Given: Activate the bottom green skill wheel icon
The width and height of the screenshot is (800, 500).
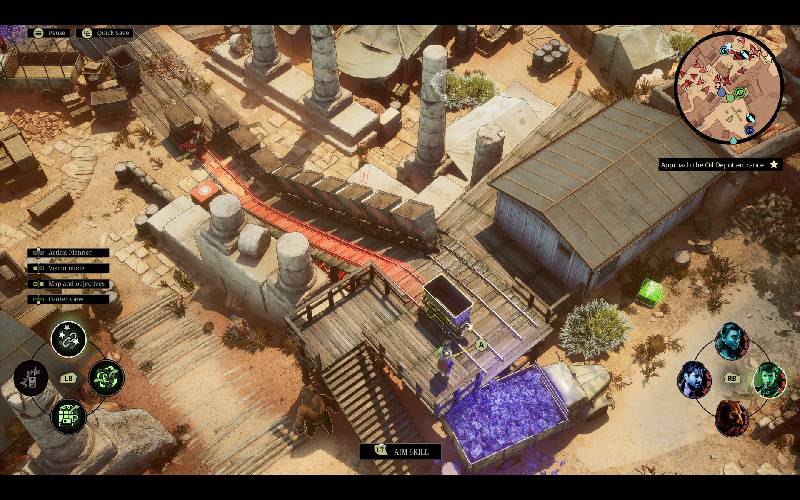Looking at the screenshot, I should click(x=68, y=415).
